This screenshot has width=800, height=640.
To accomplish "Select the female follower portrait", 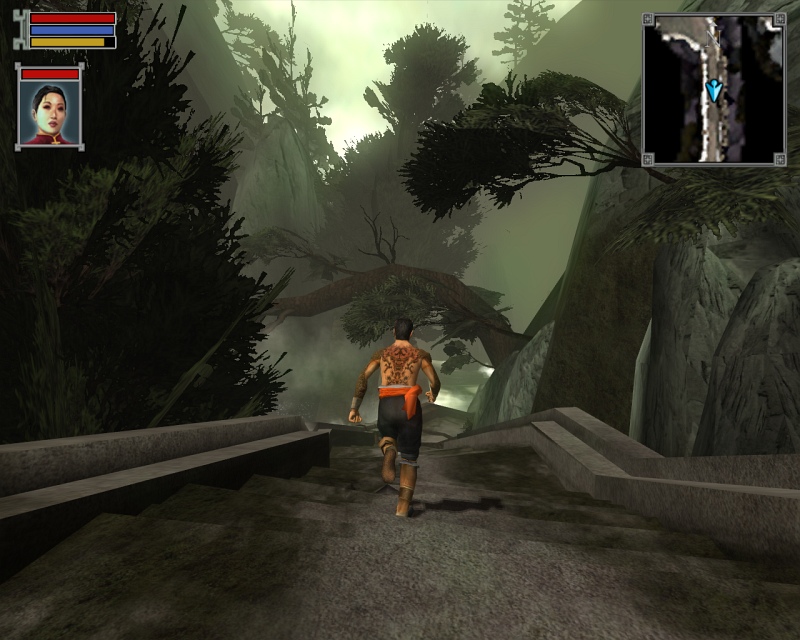I will 49,113.
